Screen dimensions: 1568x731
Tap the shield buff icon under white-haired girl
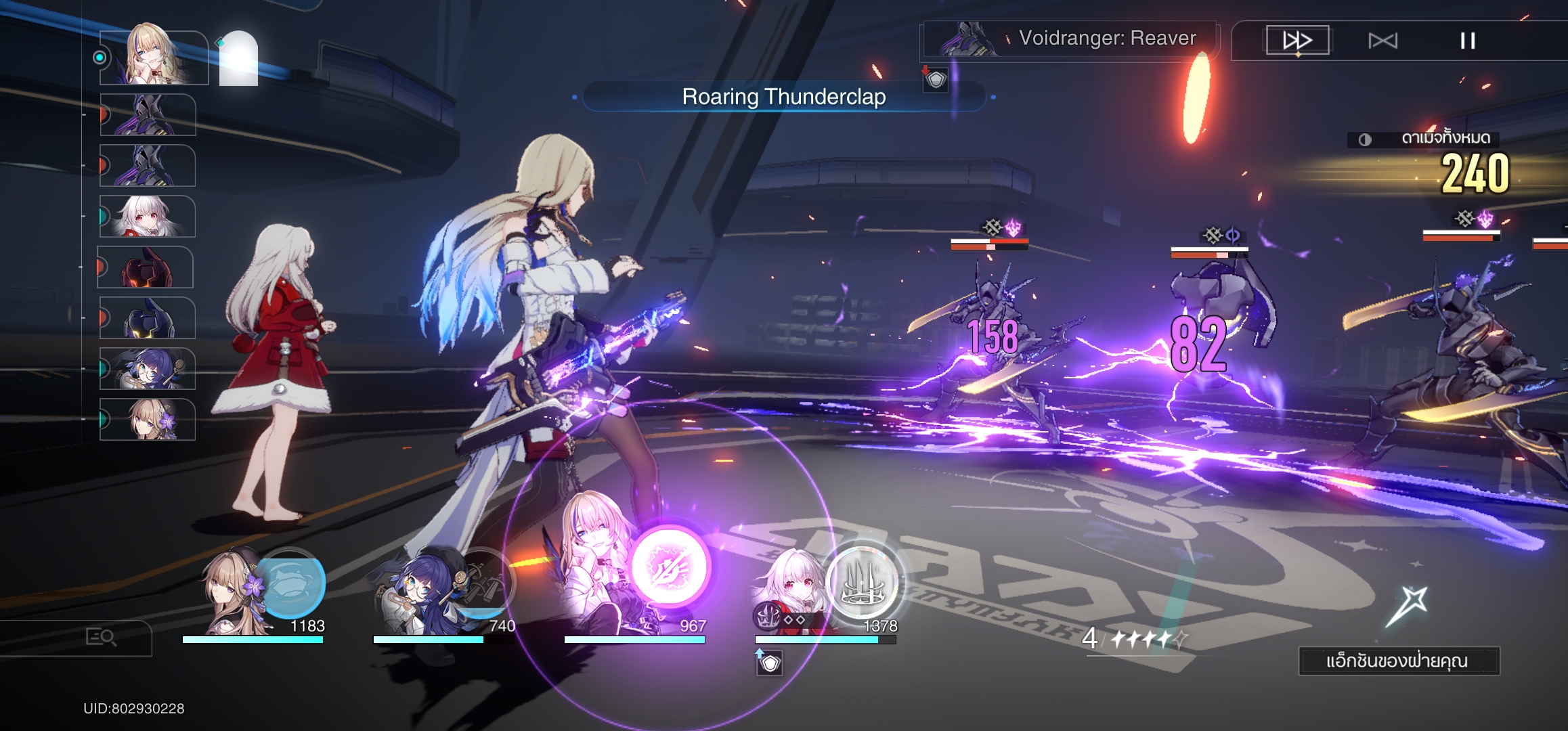coord(770,663)
